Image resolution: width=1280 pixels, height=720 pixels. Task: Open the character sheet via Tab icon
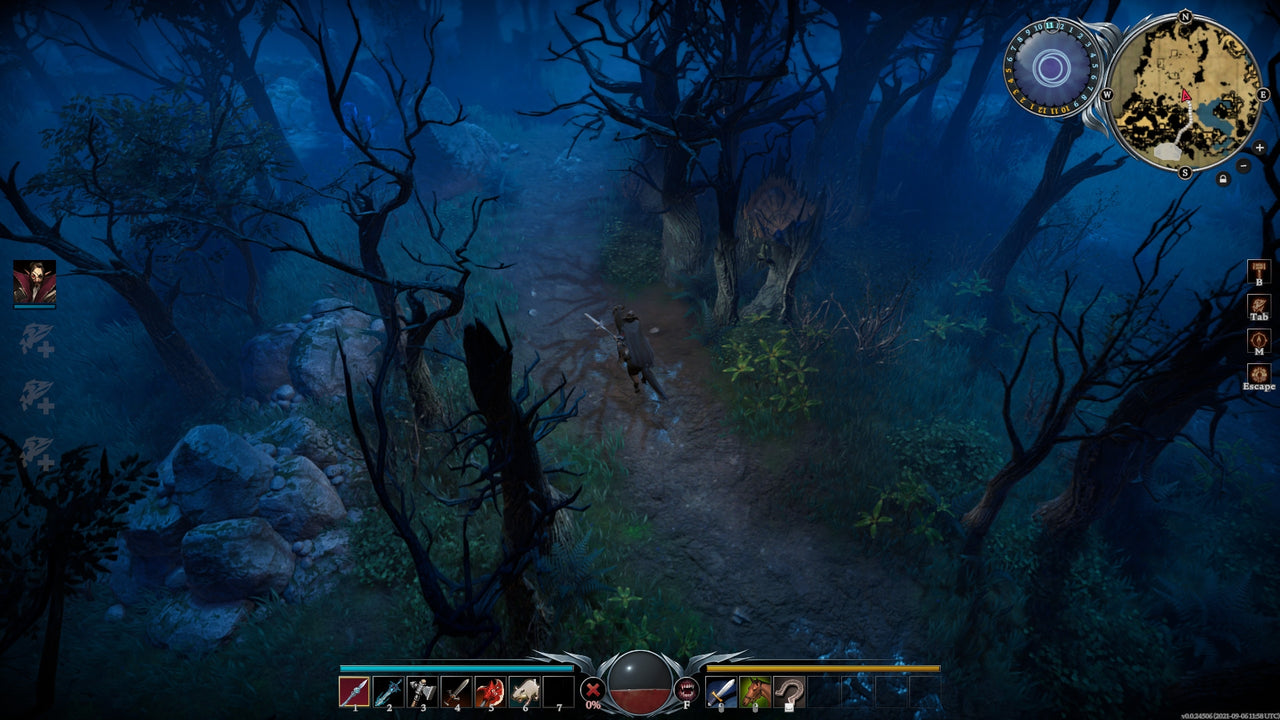pos(1258,304)
